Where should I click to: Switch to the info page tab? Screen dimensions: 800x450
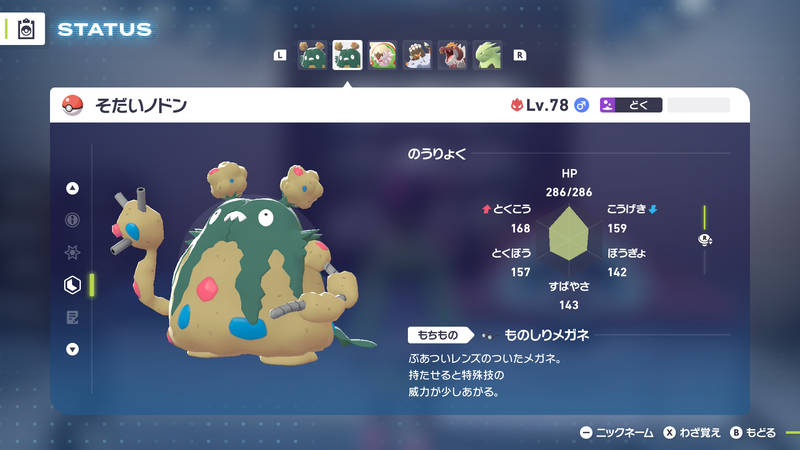coord(72,220)
